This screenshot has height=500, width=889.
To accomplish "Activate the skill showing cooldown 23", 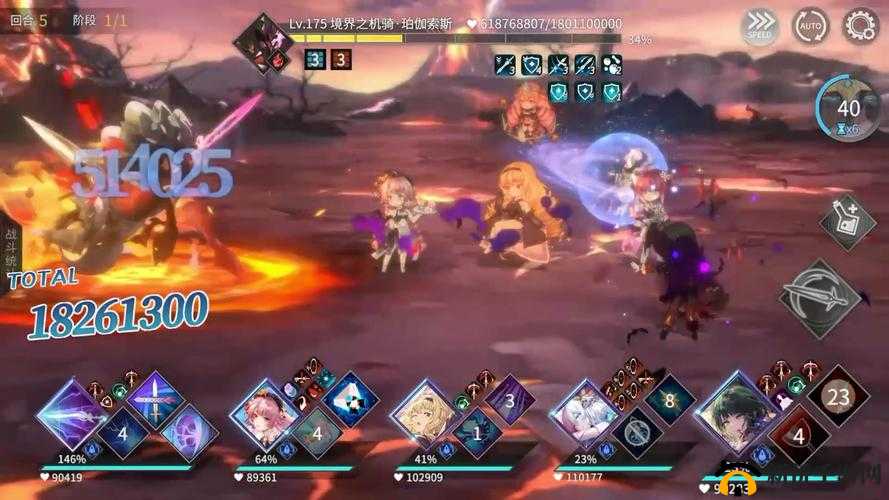I will (x=838, y=397).
